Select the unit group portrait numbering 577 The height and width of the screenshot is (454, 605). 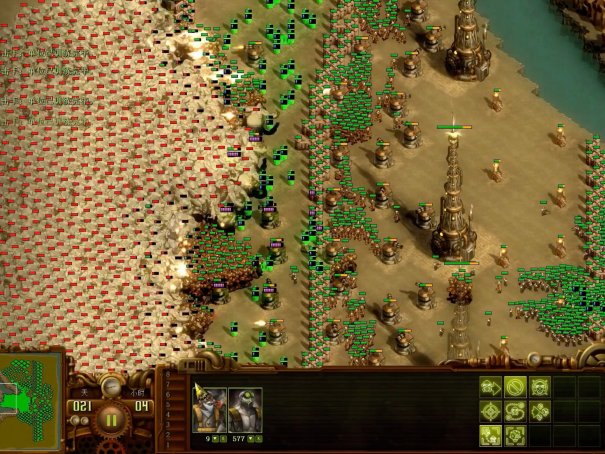point(245,410)
